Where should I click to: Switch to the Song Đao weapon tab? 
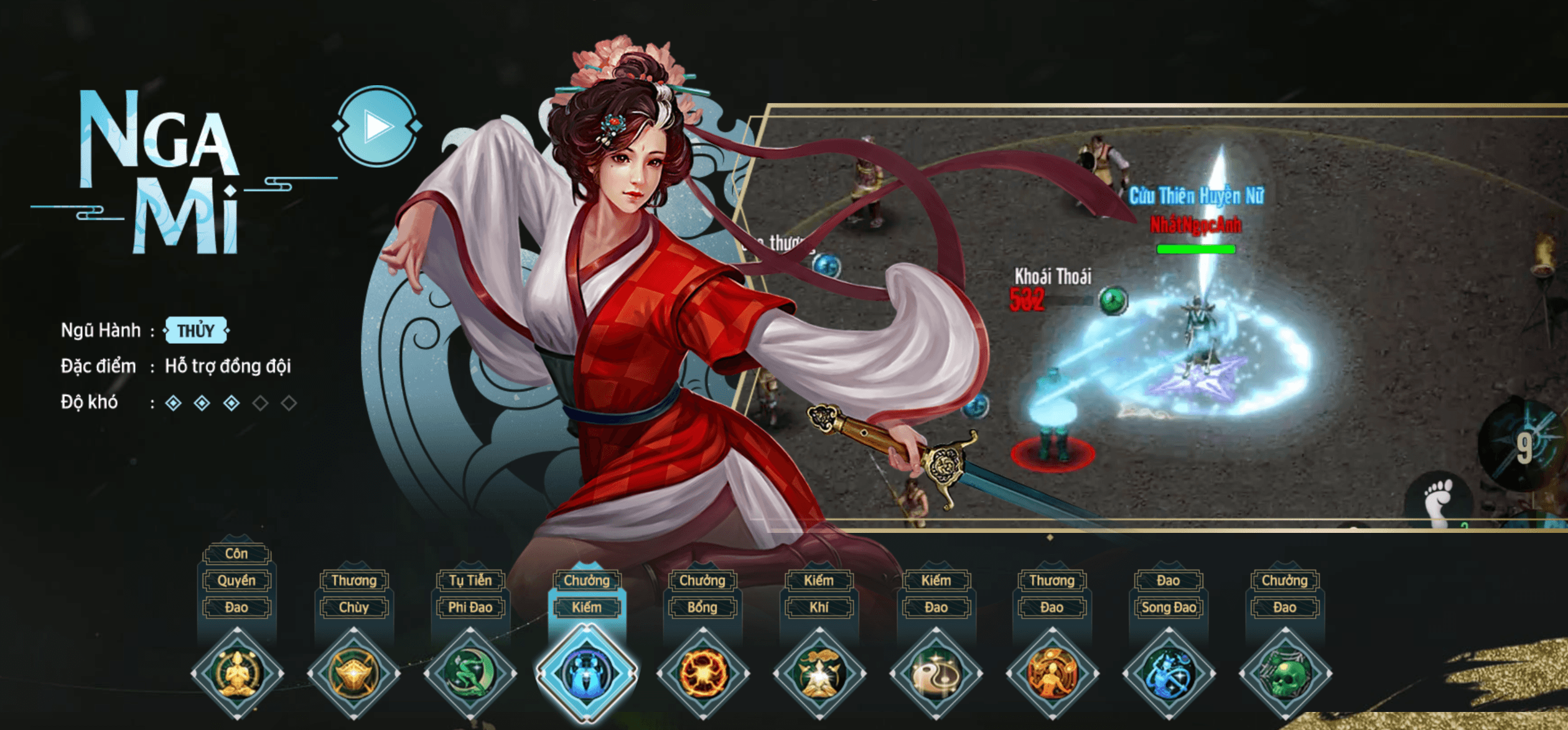tap(1168, 608)
